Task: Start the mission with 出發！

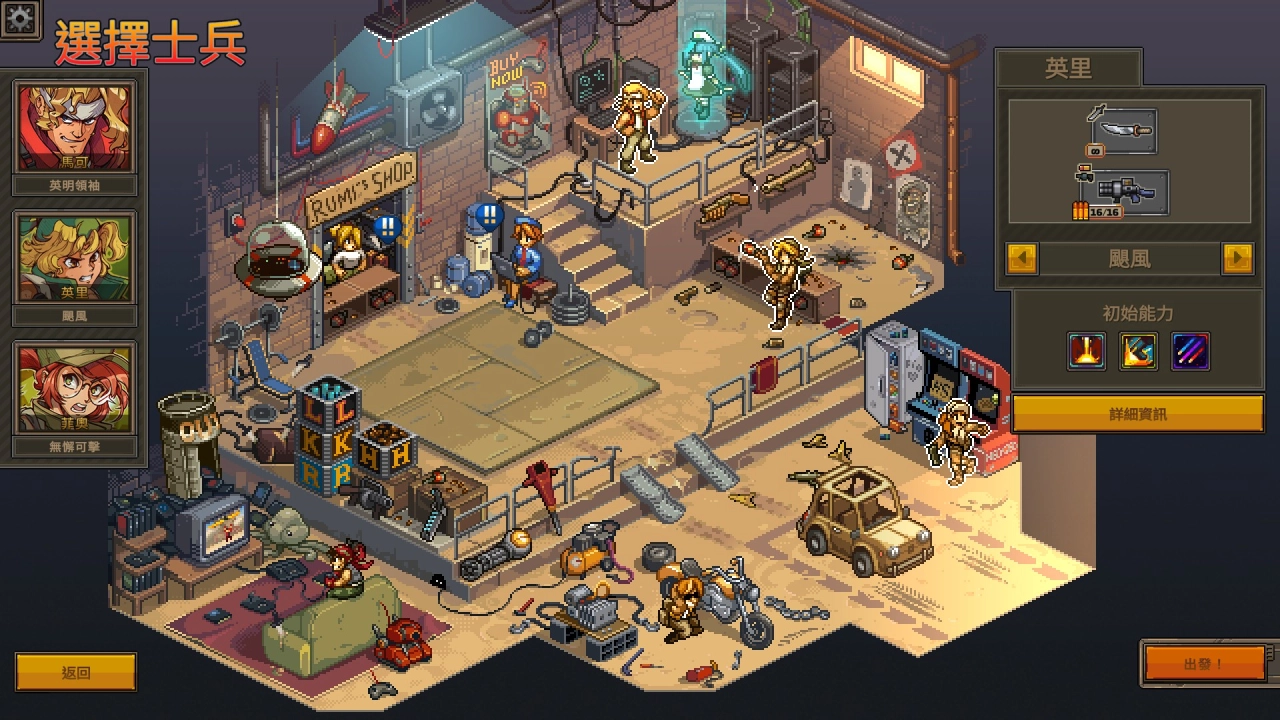Action: (1204, 664)
